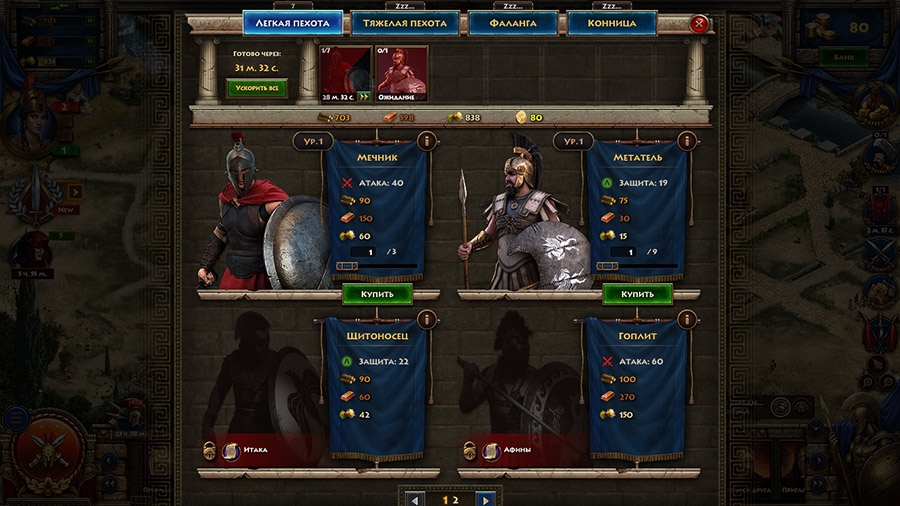Go to the next page arrow
The image size is (900, 506).
[x=485, y=499]
